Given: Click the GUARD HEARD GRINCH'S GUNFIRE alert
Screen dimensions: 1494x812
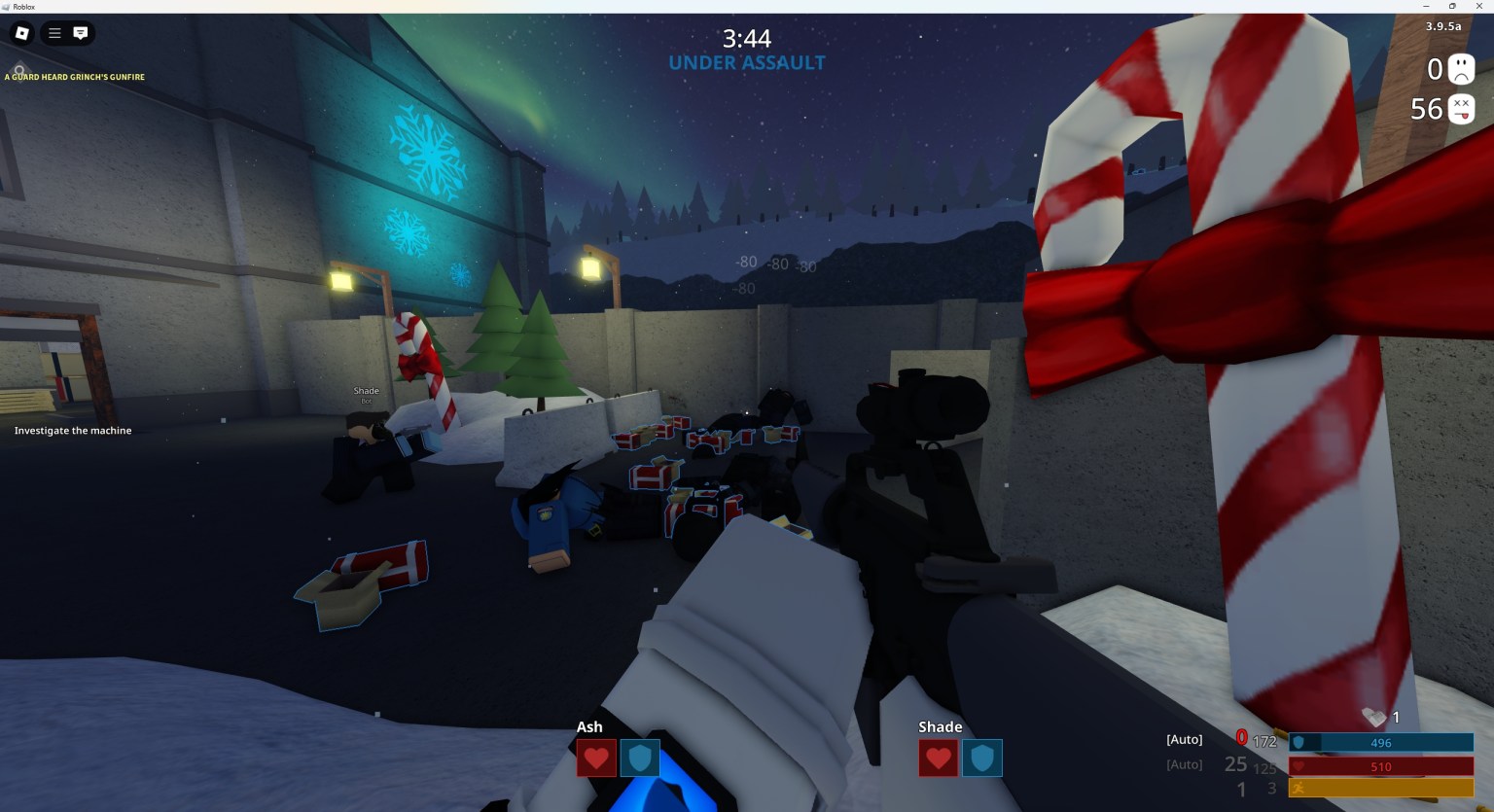Looking at the screenshot, I should (x=75, y=76).
